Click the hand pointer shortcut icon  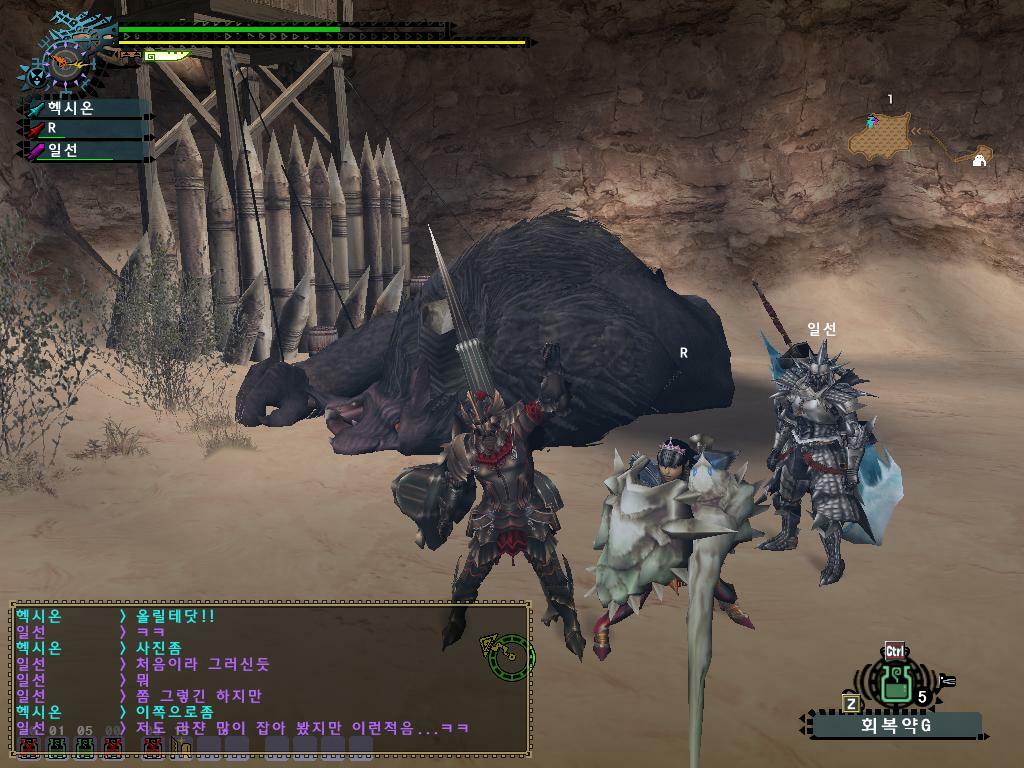(x=947, y=681)
